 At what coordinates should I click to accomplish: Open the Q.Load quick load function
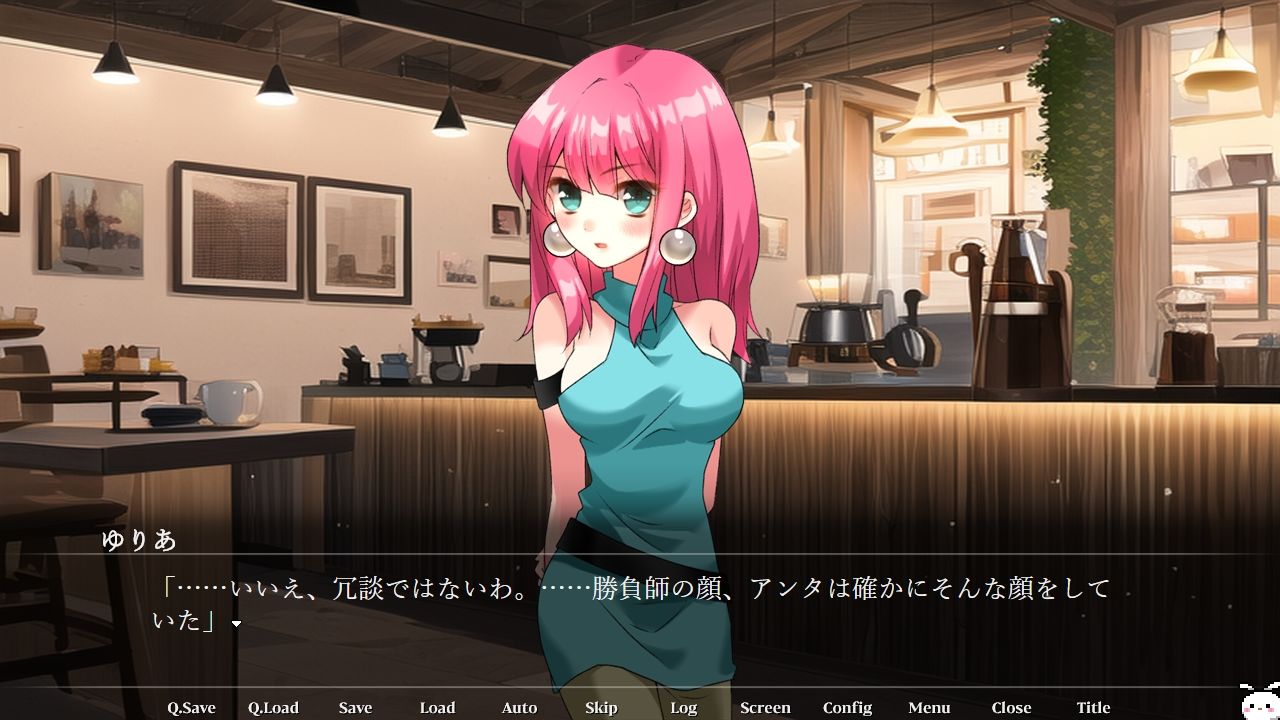pyautogui.click(x=275, y=707)
